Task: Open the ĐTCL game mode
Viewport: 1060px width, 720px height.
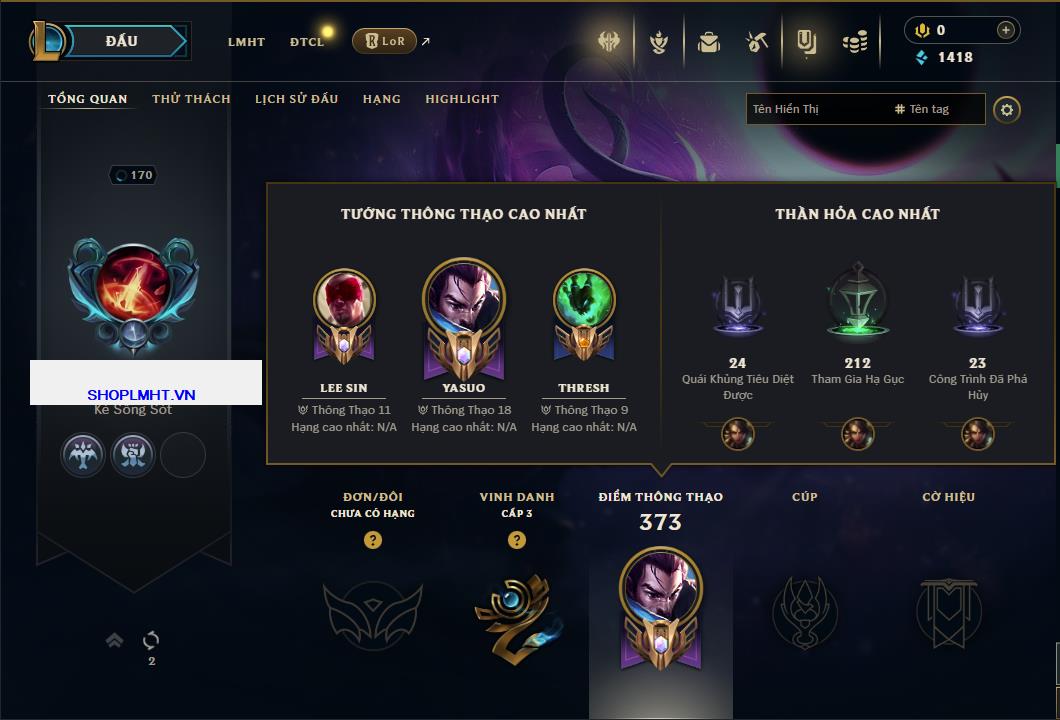Action: pos(307,42)
